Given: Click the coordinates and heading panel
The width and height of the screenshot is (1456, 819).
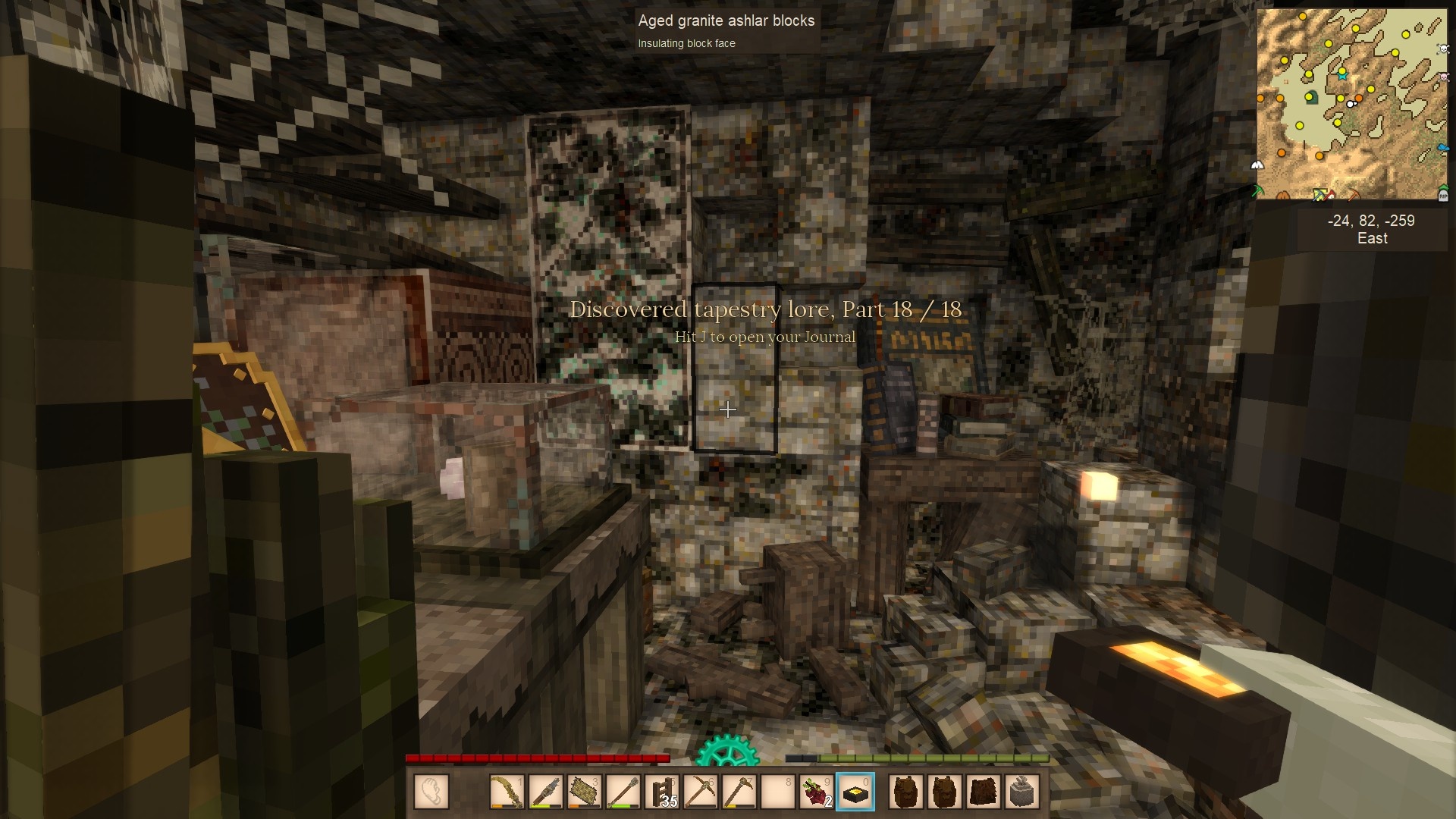Looking at the screenshot, I should (1371, 229).
